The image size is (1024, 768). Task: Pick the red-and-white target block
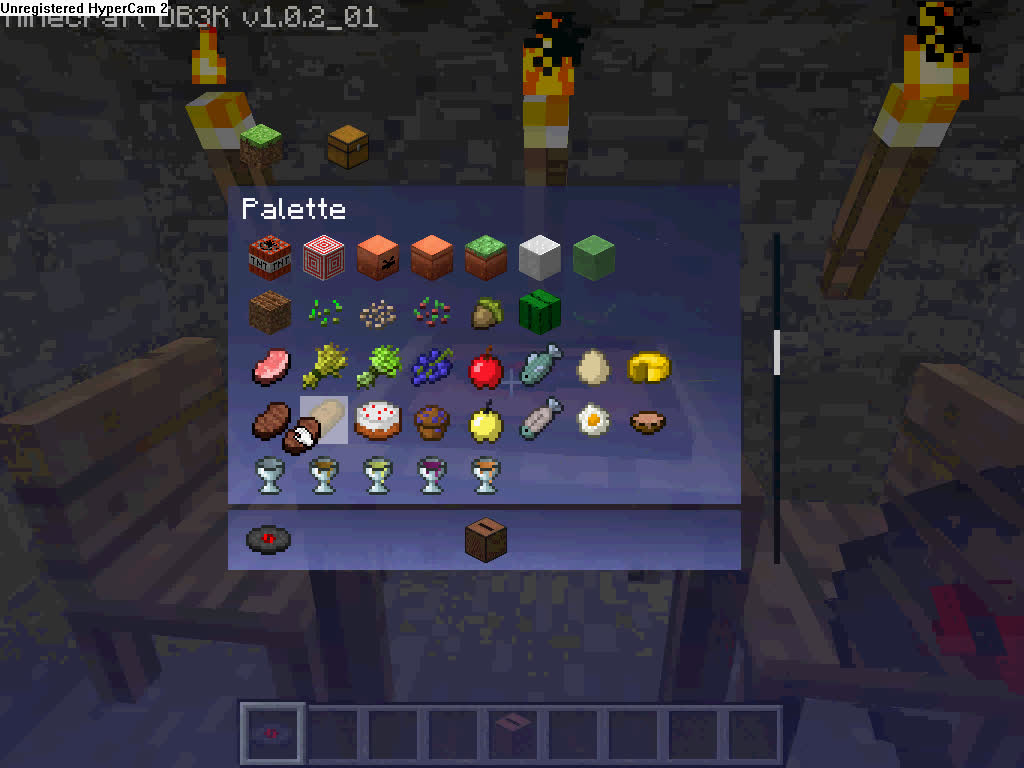coord(324,258)
